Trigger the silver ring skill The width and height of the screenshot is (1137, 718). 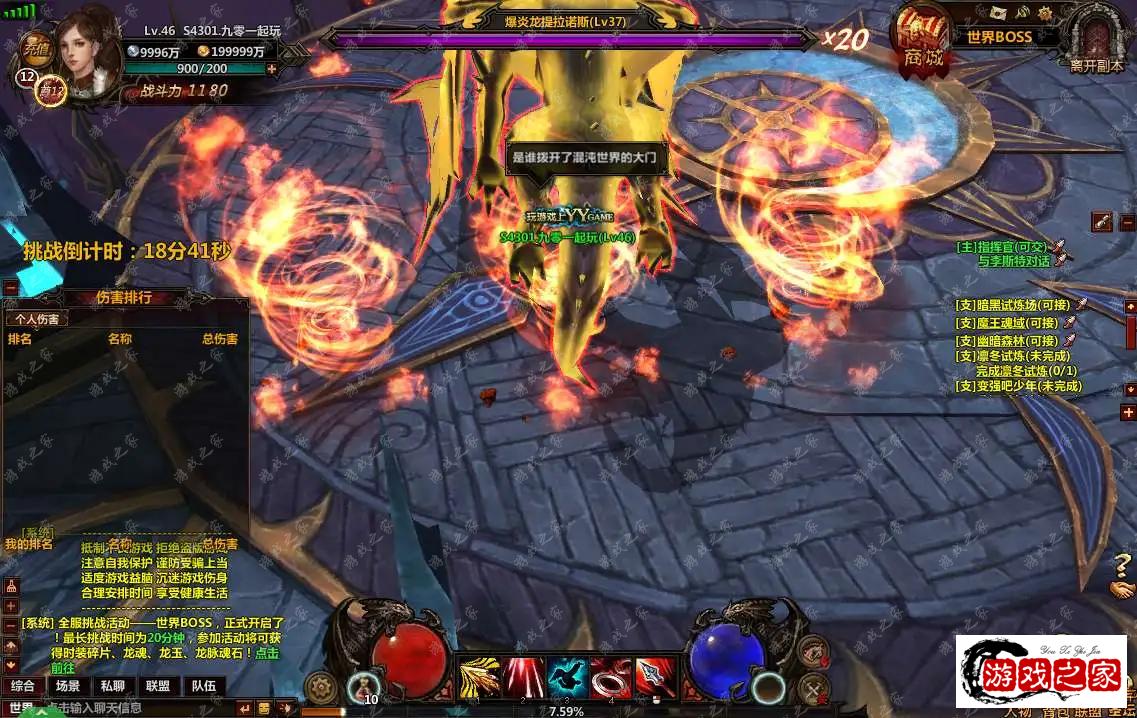611,678
